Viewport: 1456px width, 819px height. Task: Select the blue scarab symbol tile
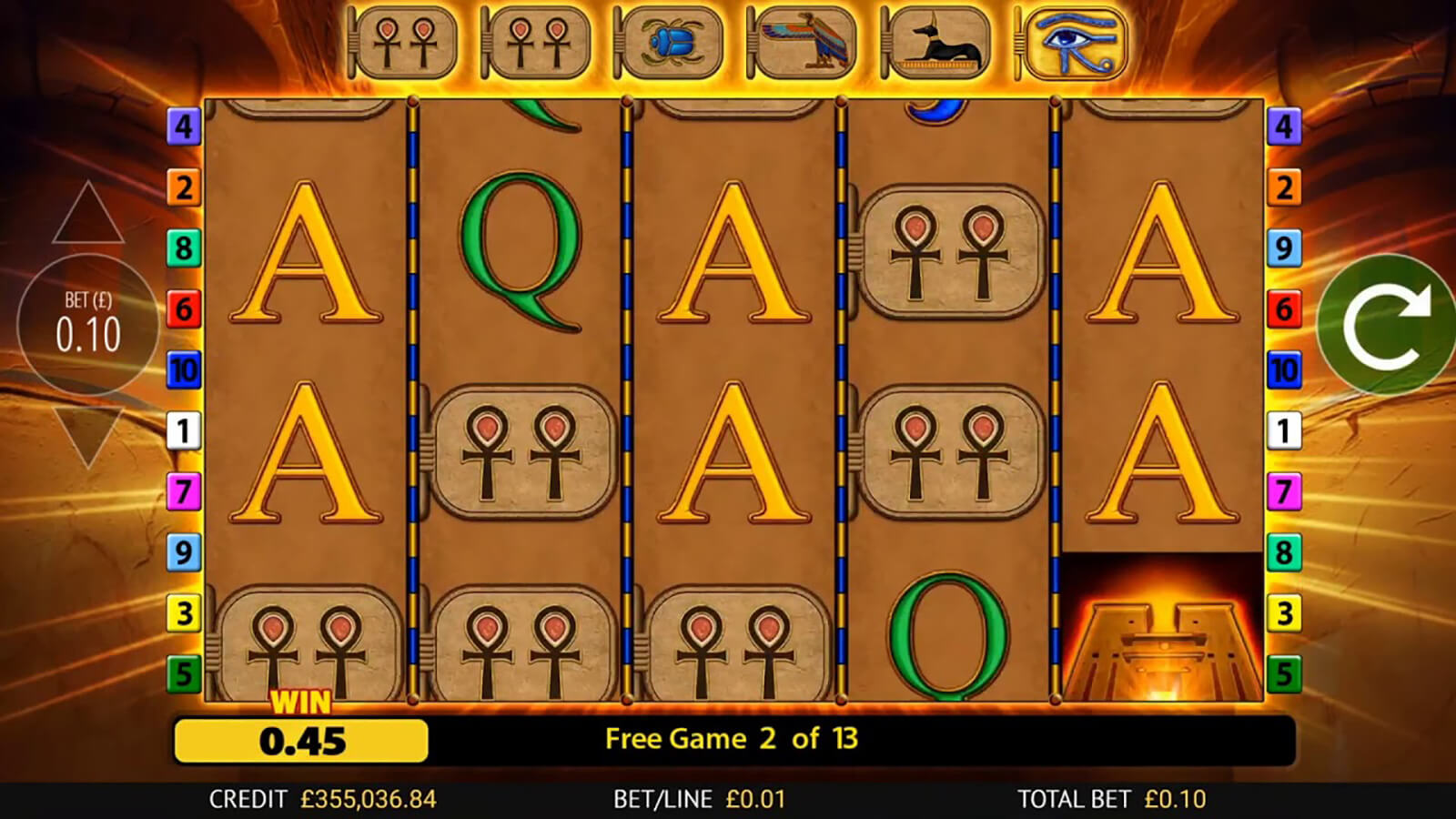coord(671,43)
